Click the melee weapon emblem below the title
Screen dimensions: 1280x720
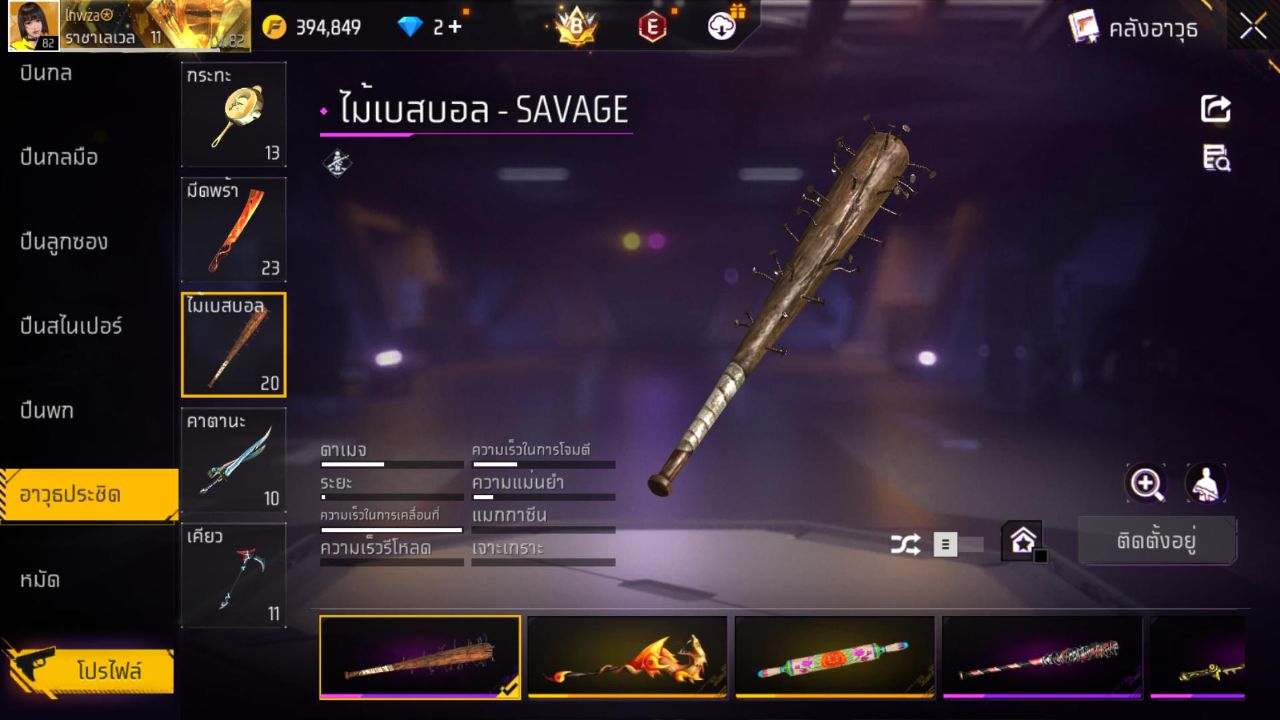(x=337, y=163)
